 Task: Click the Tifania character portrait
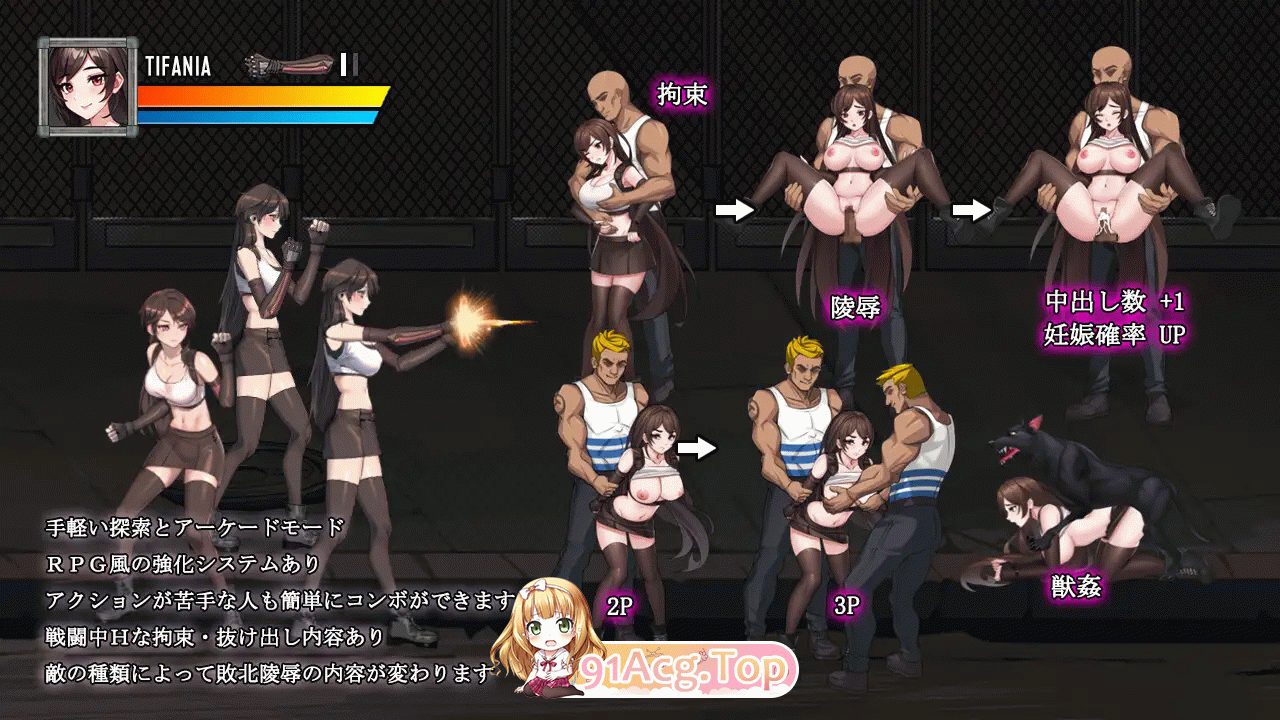click(87, 87)
